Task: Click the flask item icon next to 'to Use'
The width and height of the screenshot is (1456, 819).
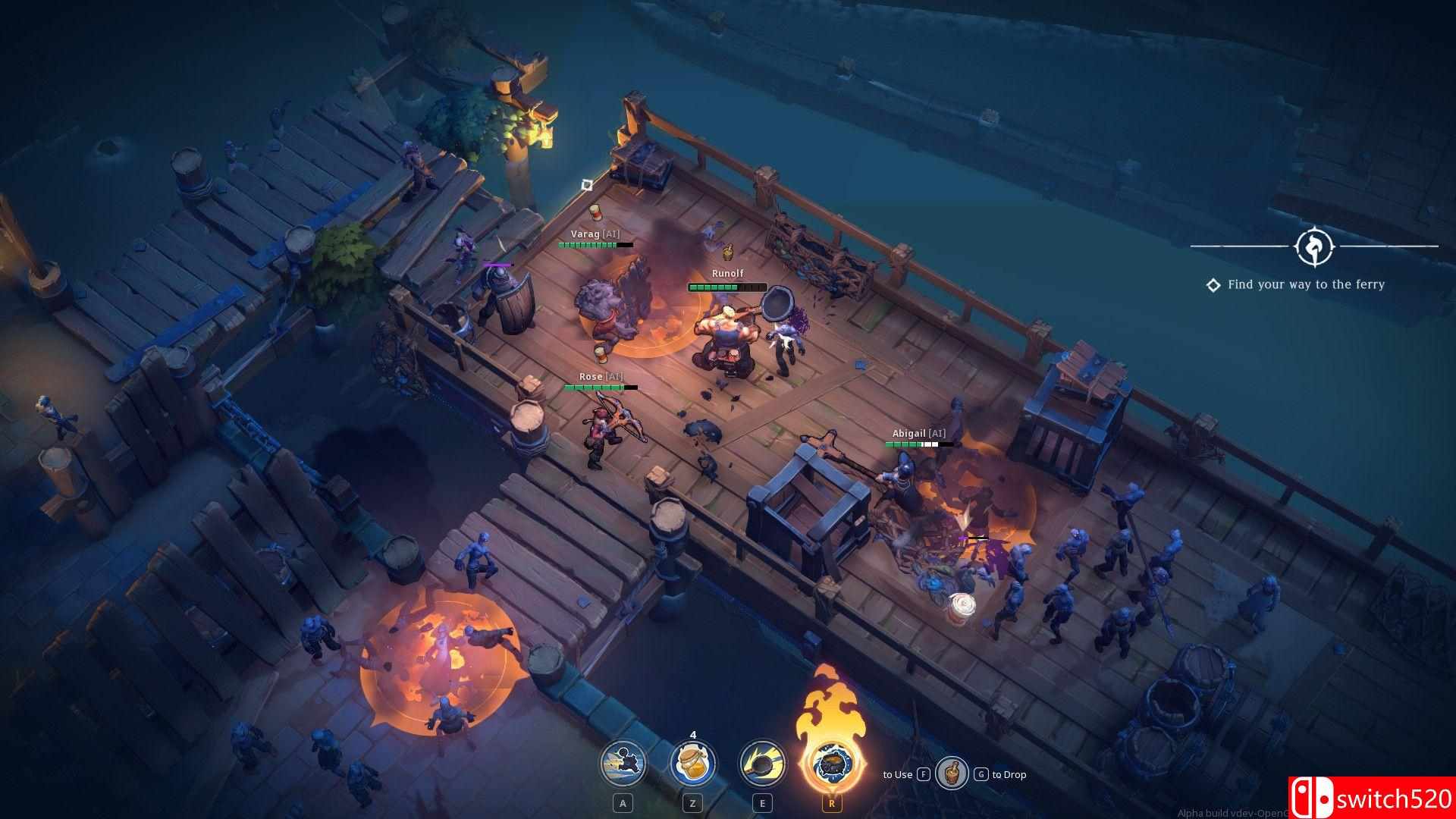Action: [952, 774]
